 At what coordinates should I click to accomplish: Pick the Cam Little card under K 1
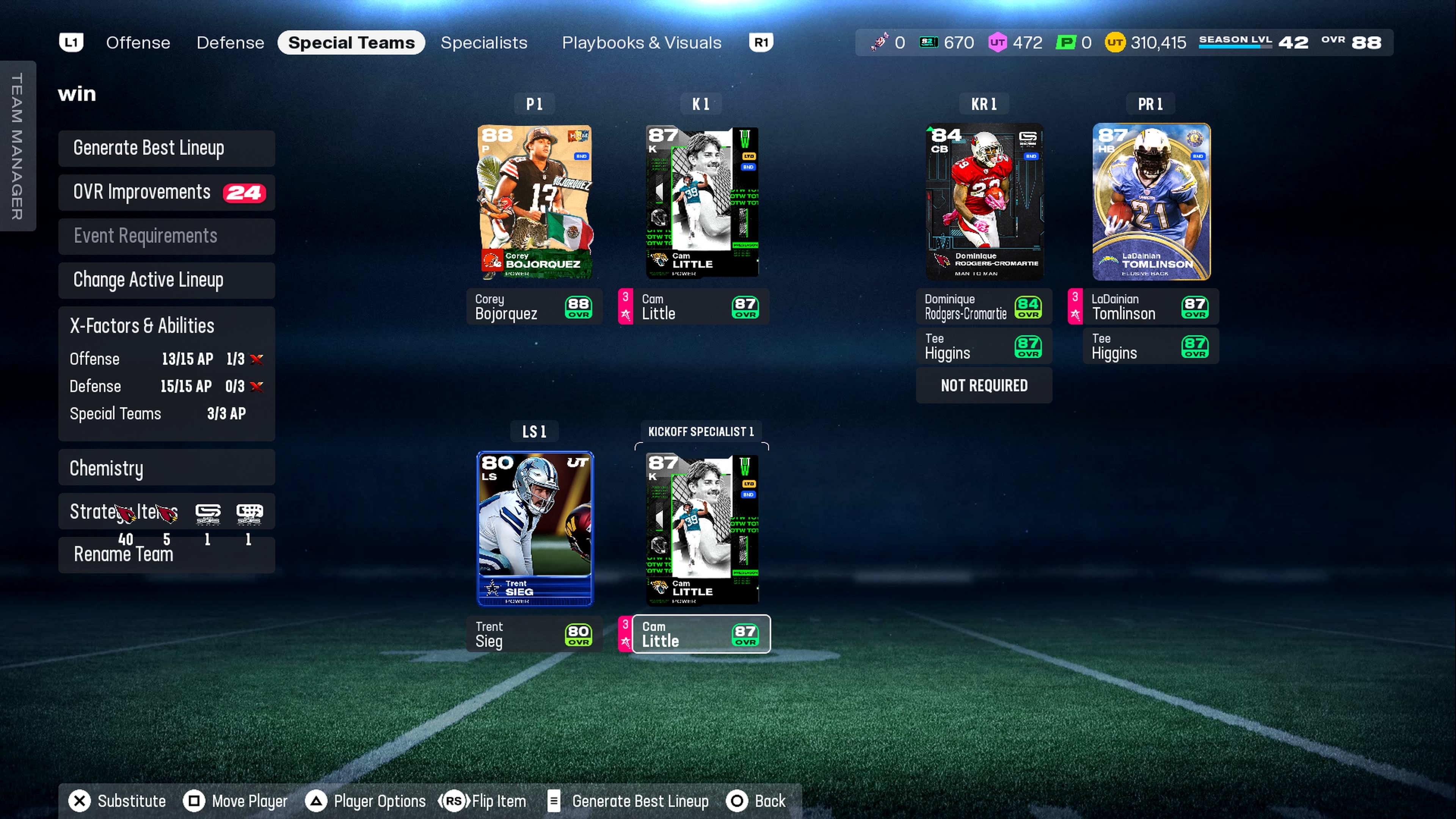click(701, 202)
